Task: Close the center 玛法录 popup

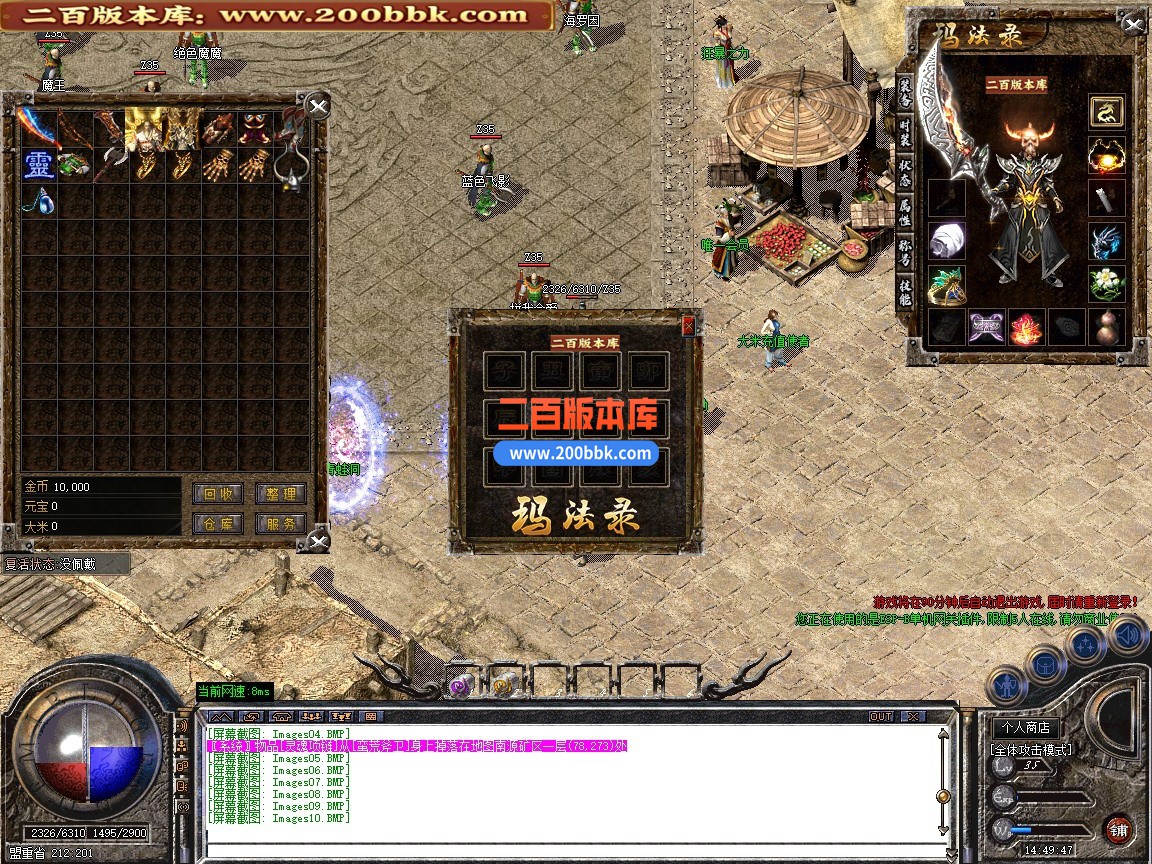Action: pos(688,325)
